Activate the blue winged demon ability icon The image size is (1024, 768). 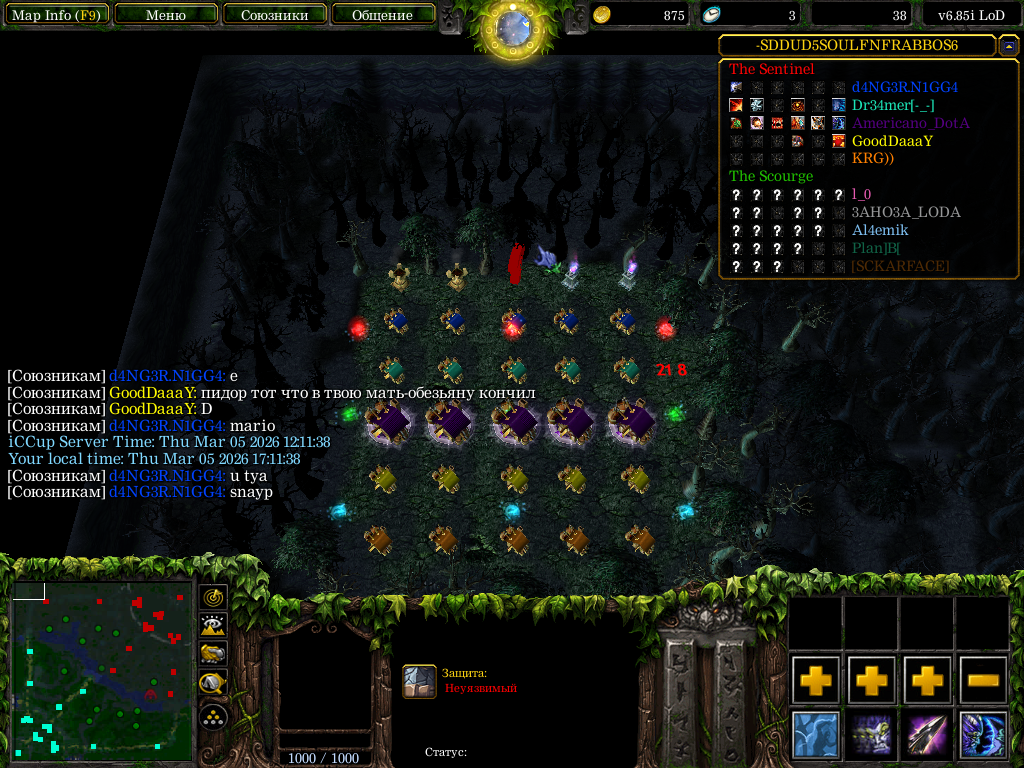(x=984, y=734)
